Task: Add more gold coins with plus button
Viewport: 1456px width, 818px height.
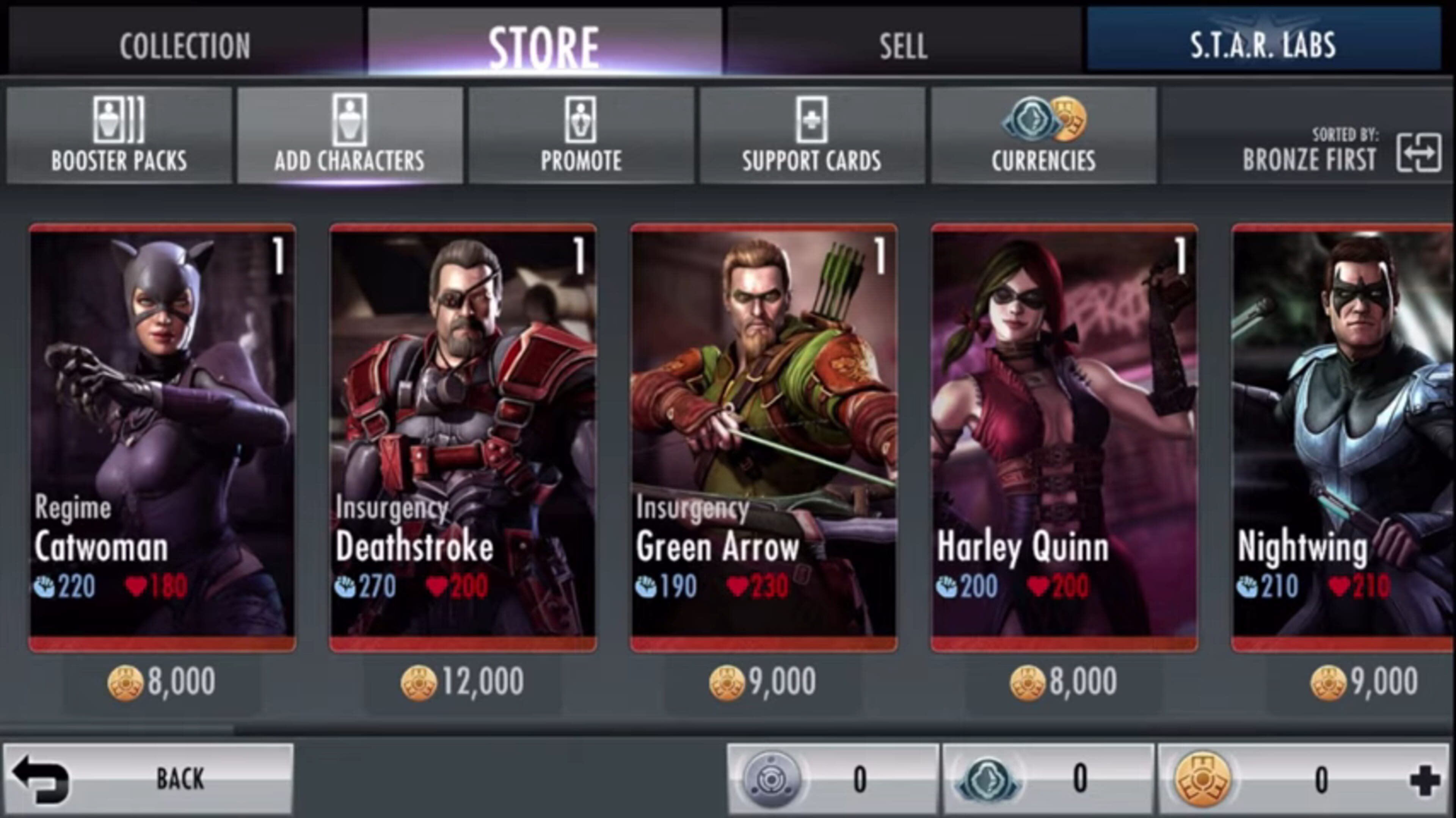Action: pos(1425,781)
